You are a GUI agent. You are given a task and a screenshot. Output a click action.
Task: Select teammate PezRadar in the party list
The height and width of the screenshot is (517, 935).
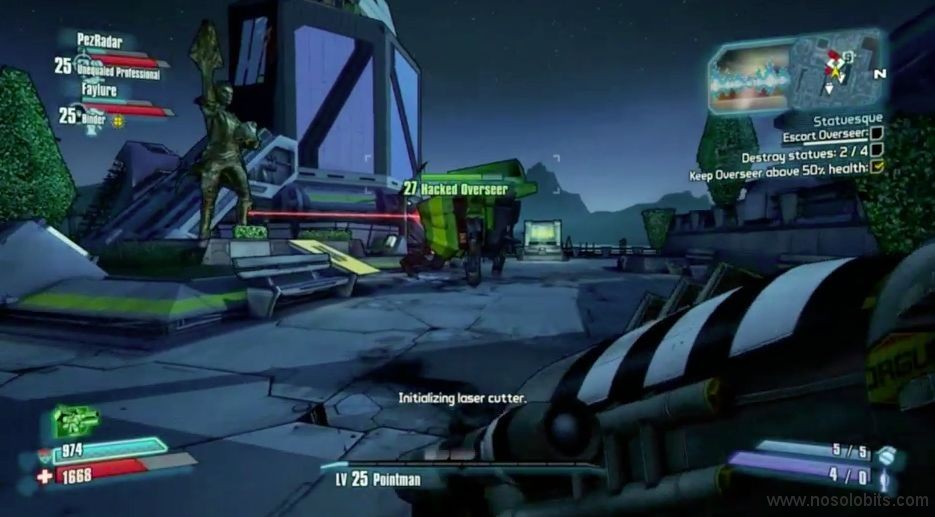(x=101, y=40)
